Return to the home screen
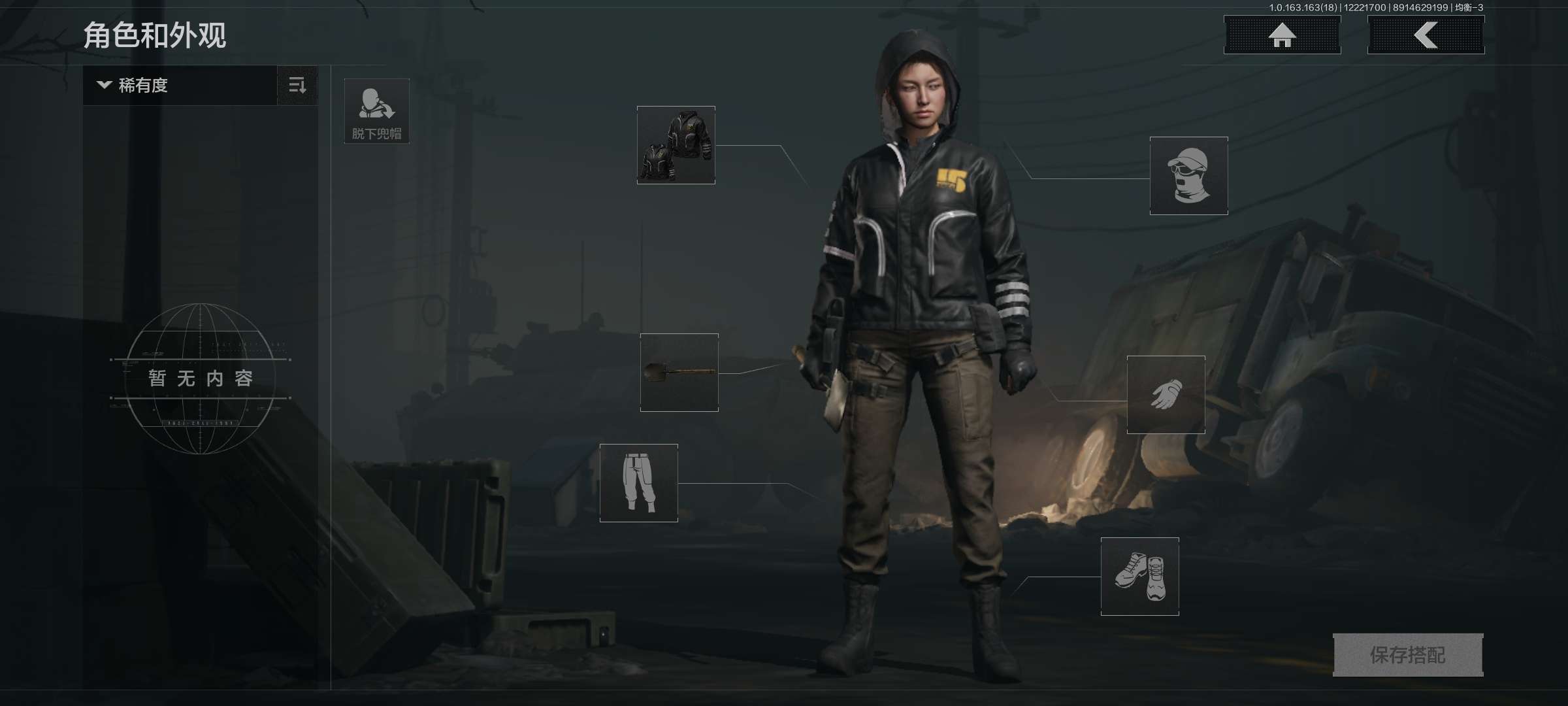Screen dimensions: 1568x706 1282,35
